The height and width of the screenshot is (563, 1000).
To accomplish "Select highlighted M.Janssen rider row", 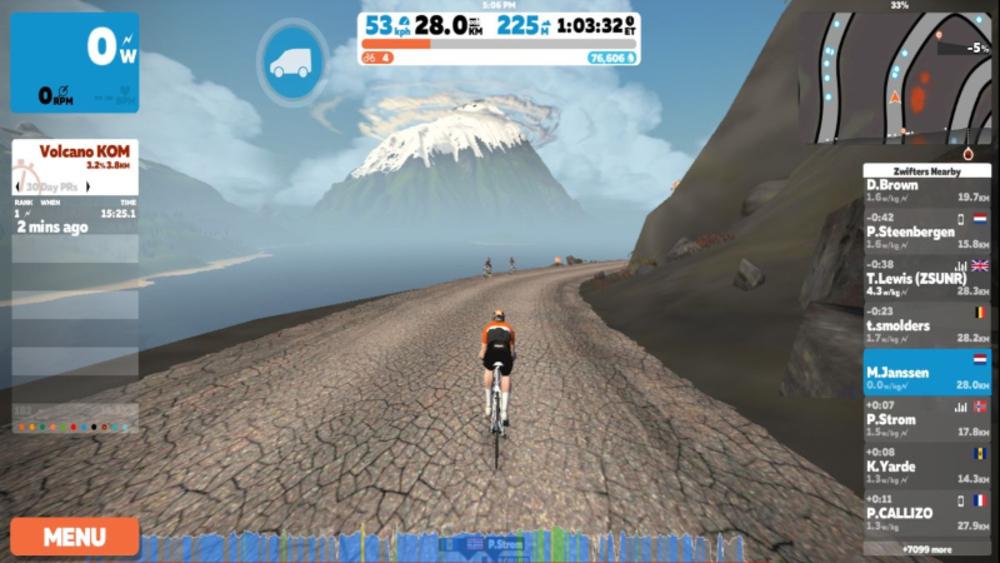I will pyautogui.click(x=926, y=372).
